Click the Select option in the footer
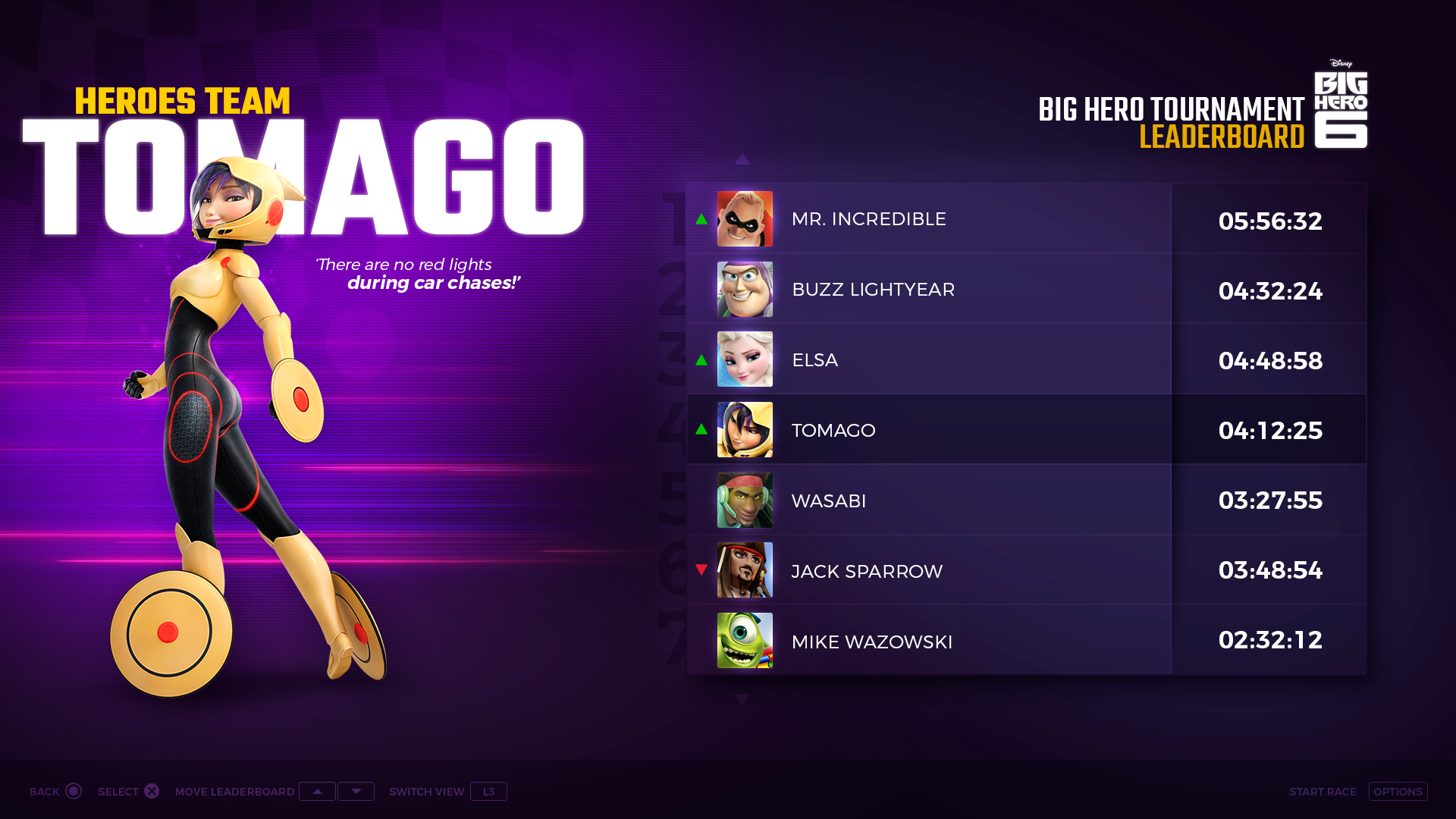Viewport: 1456px width, 819px height. (128, 792)
